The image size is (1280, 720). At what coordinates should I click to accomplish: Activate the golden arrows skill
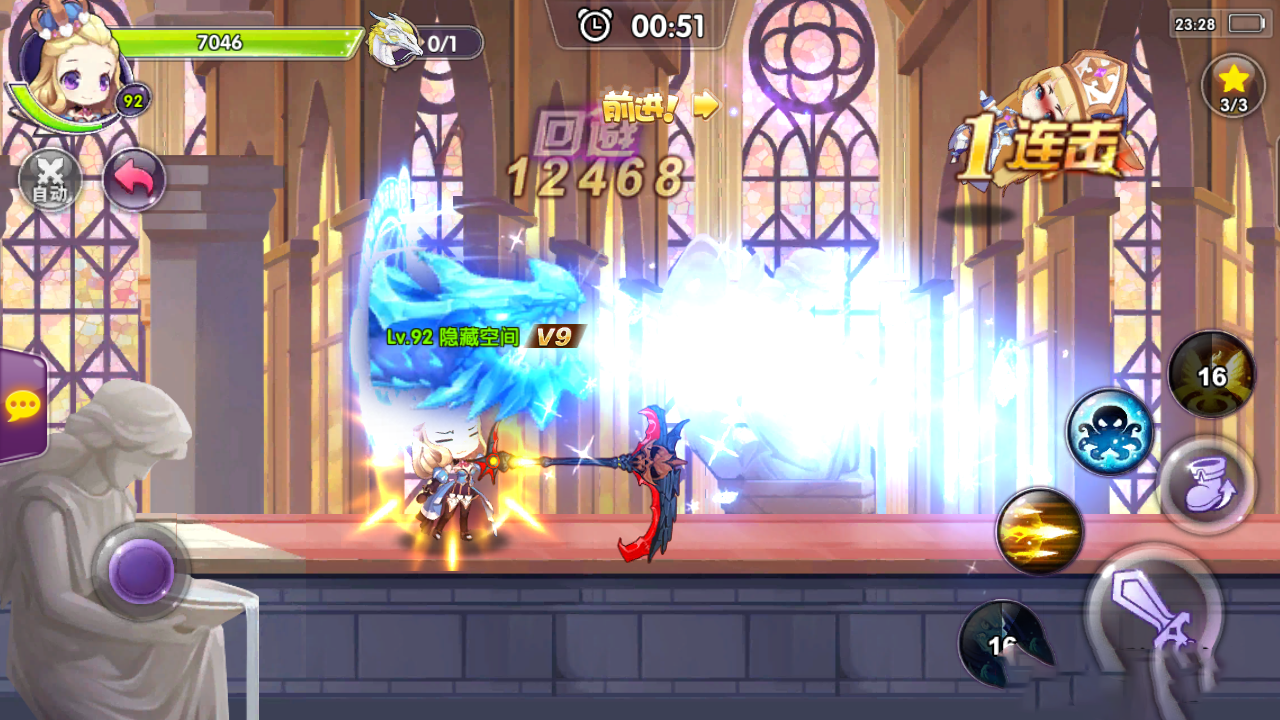[x=1040, y=531]
